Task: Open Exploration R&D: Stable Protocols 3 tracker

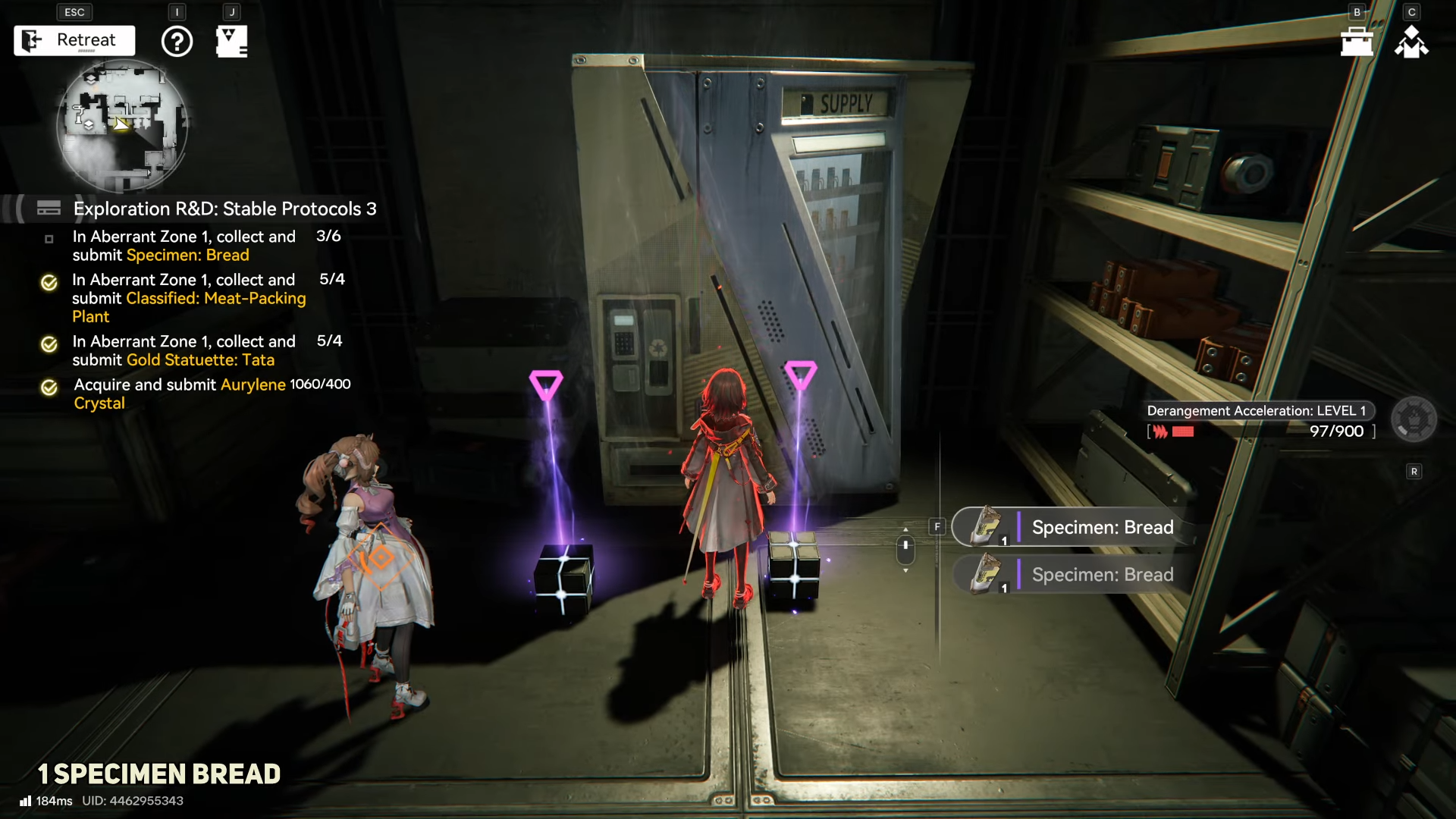Action: pos(224,209)
